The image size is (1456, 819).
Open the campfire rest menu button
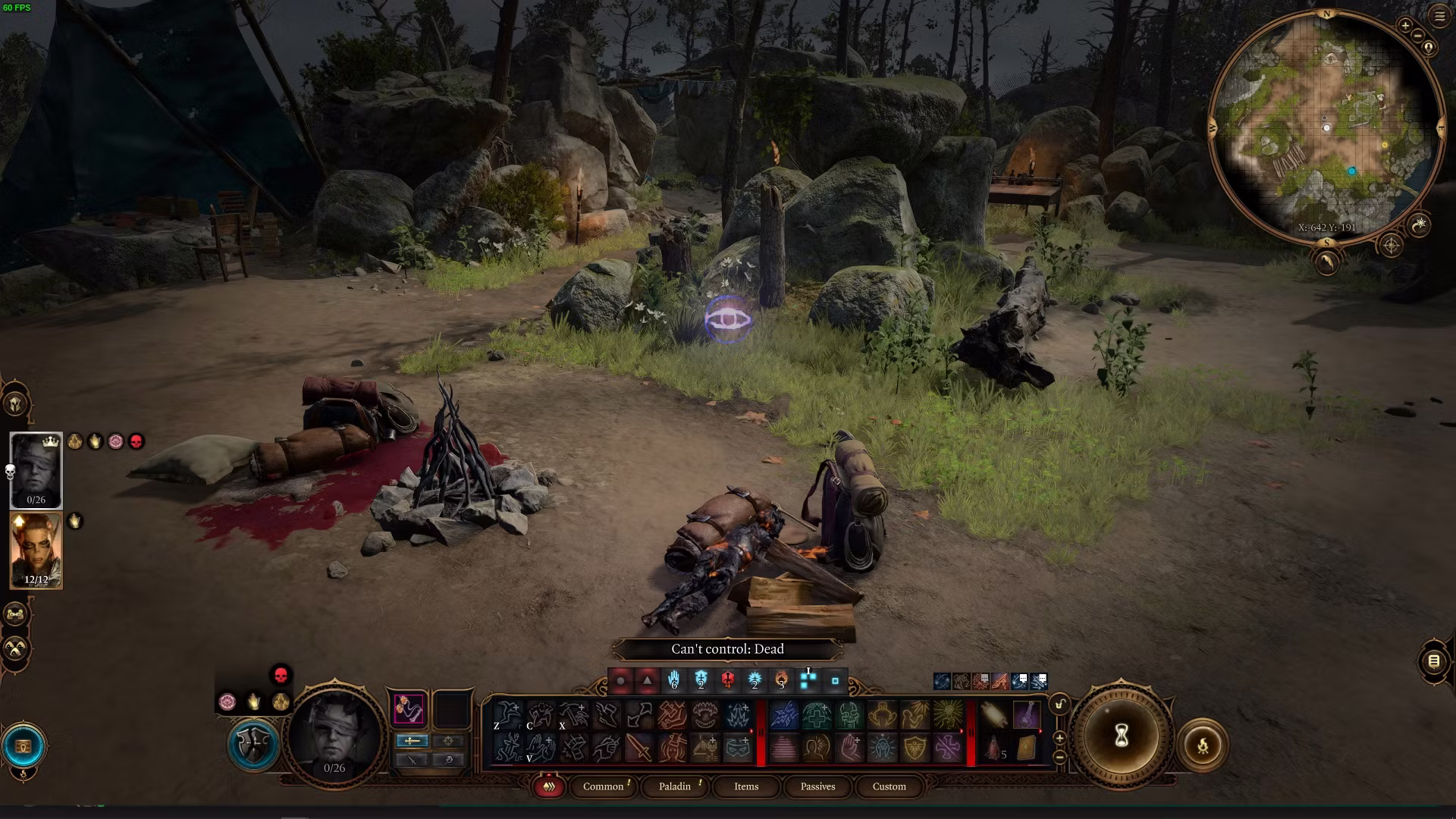pos(1203,746)
